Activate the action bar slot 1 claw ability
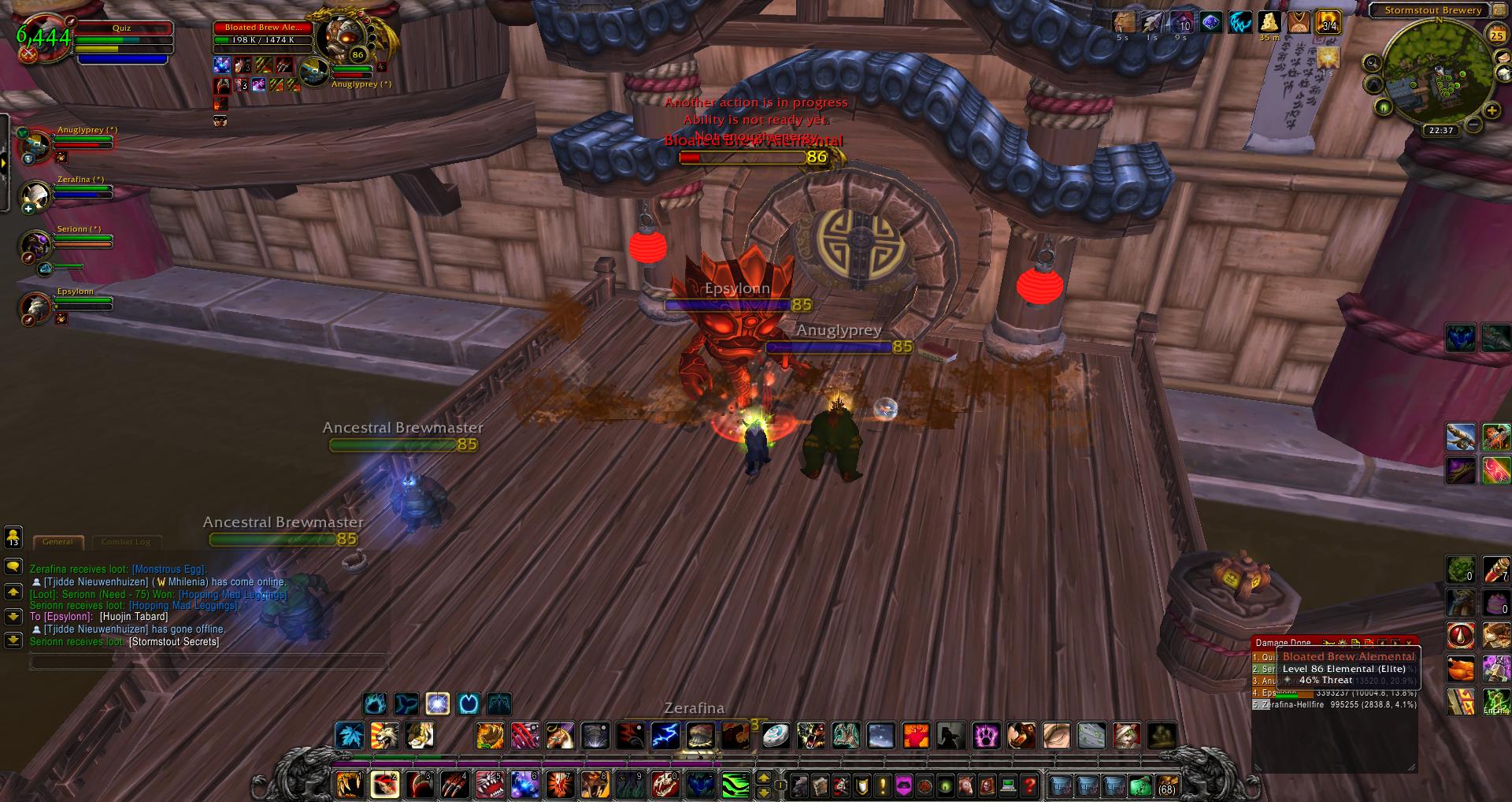 click(x=349, y=785)
